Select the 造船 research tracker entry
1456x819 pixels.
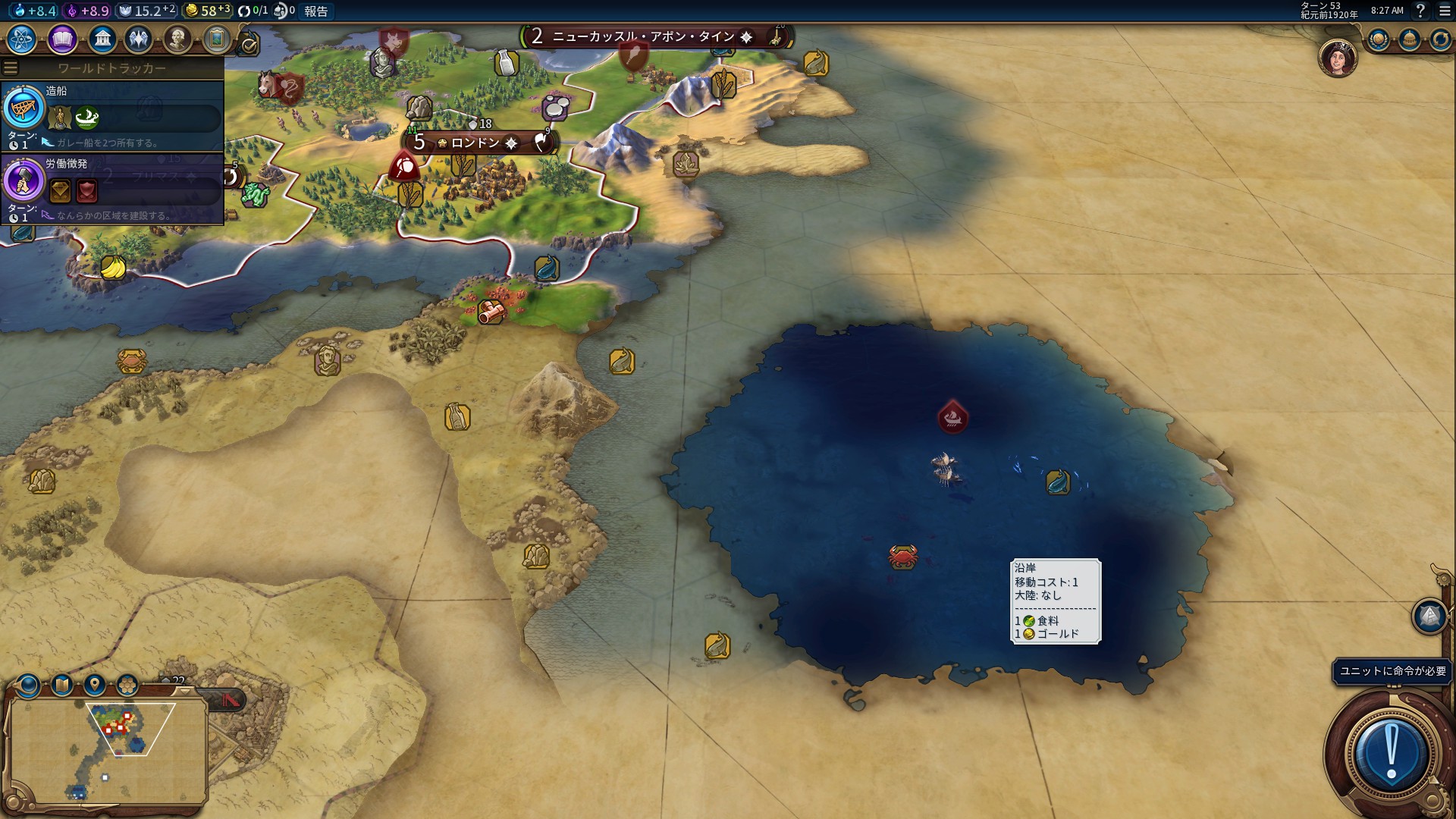112,115
